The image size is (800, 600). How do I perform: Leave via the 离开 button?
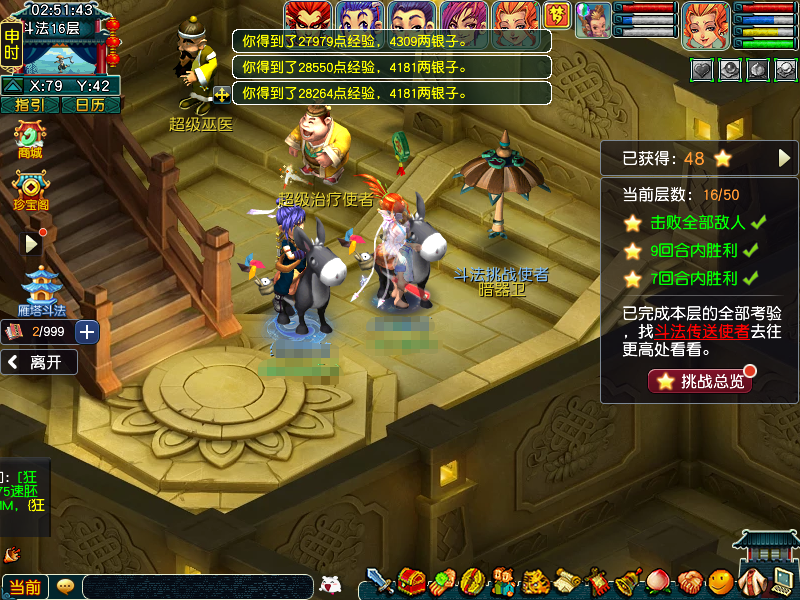click(x=40, y=362)
